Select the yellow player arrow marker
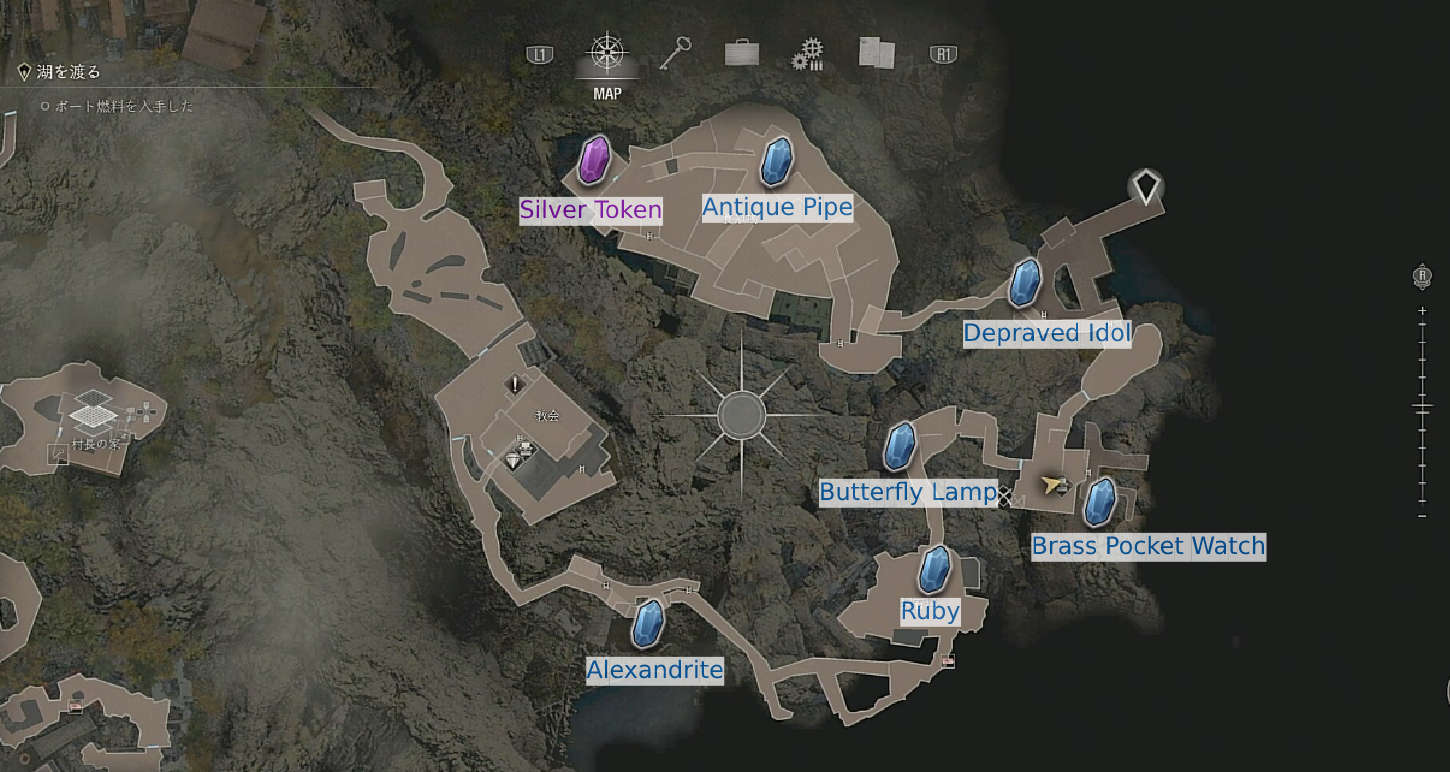This screenshot has height=772, width=1450. click(x=1051, y=485)
